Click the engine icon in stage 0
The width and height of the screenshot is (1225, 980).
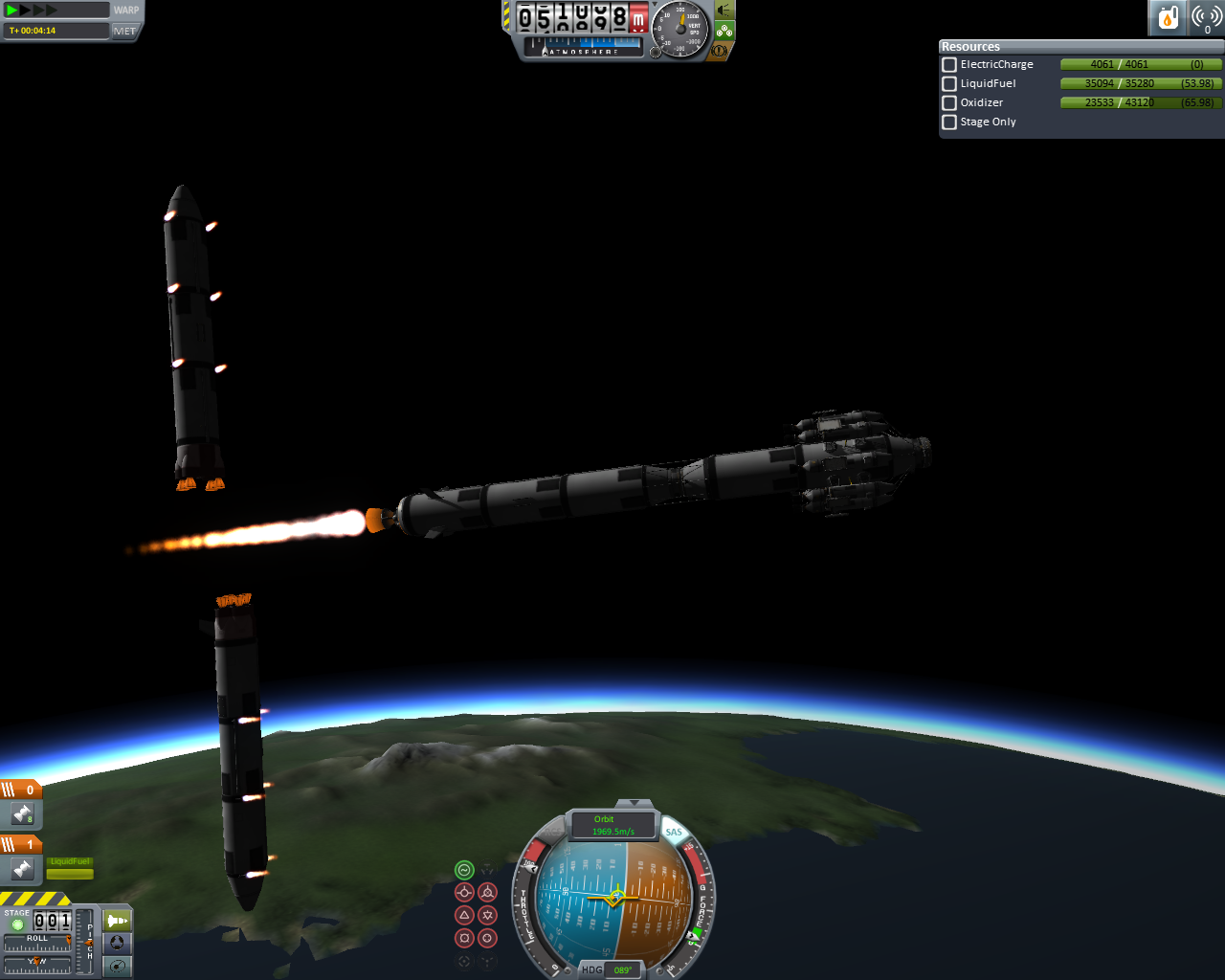click(22, 814)
